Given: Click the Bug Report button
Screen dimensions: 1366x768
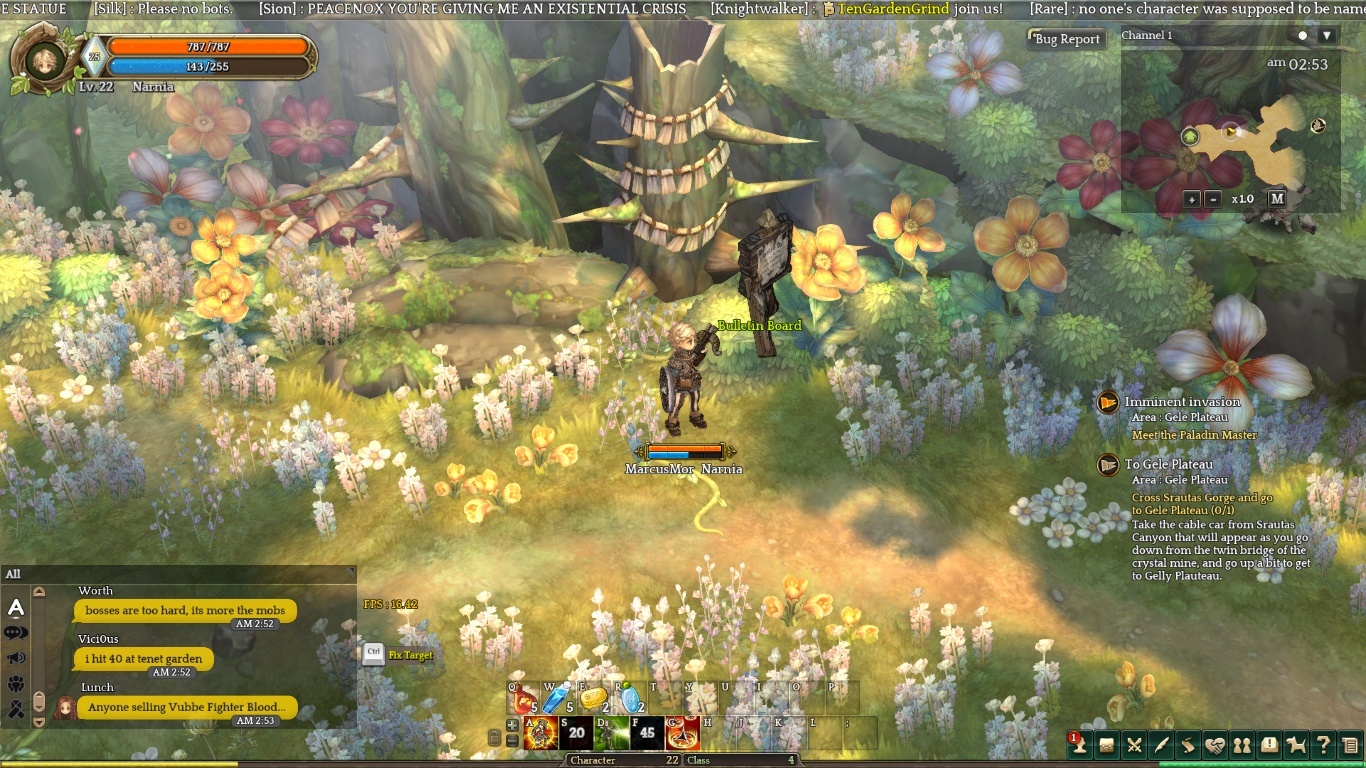Looking at the screenshot, I should (1066, 39).
